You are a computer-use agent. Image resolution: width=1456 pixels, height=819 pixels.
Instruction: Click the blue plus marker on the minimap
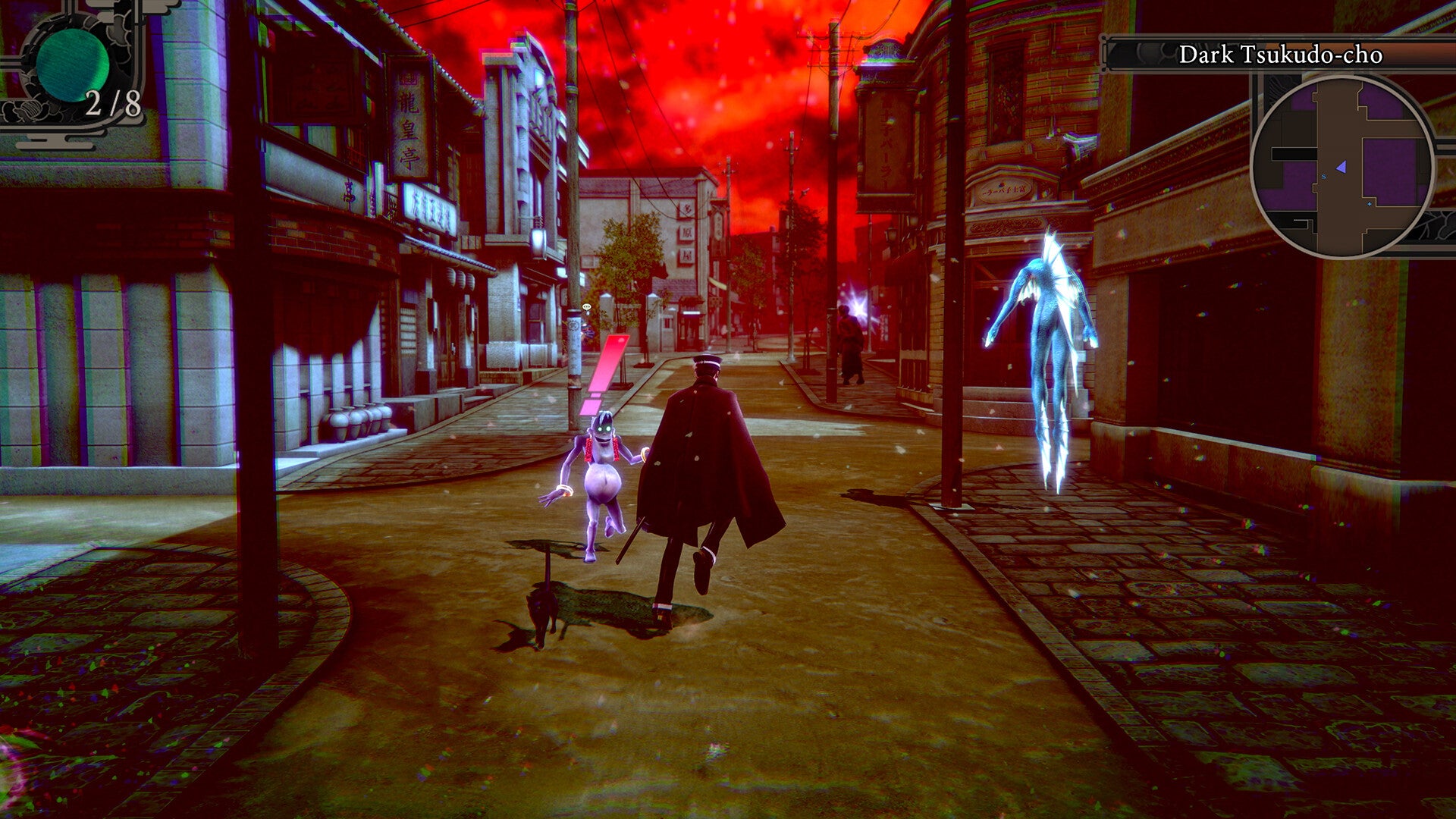1370,204
